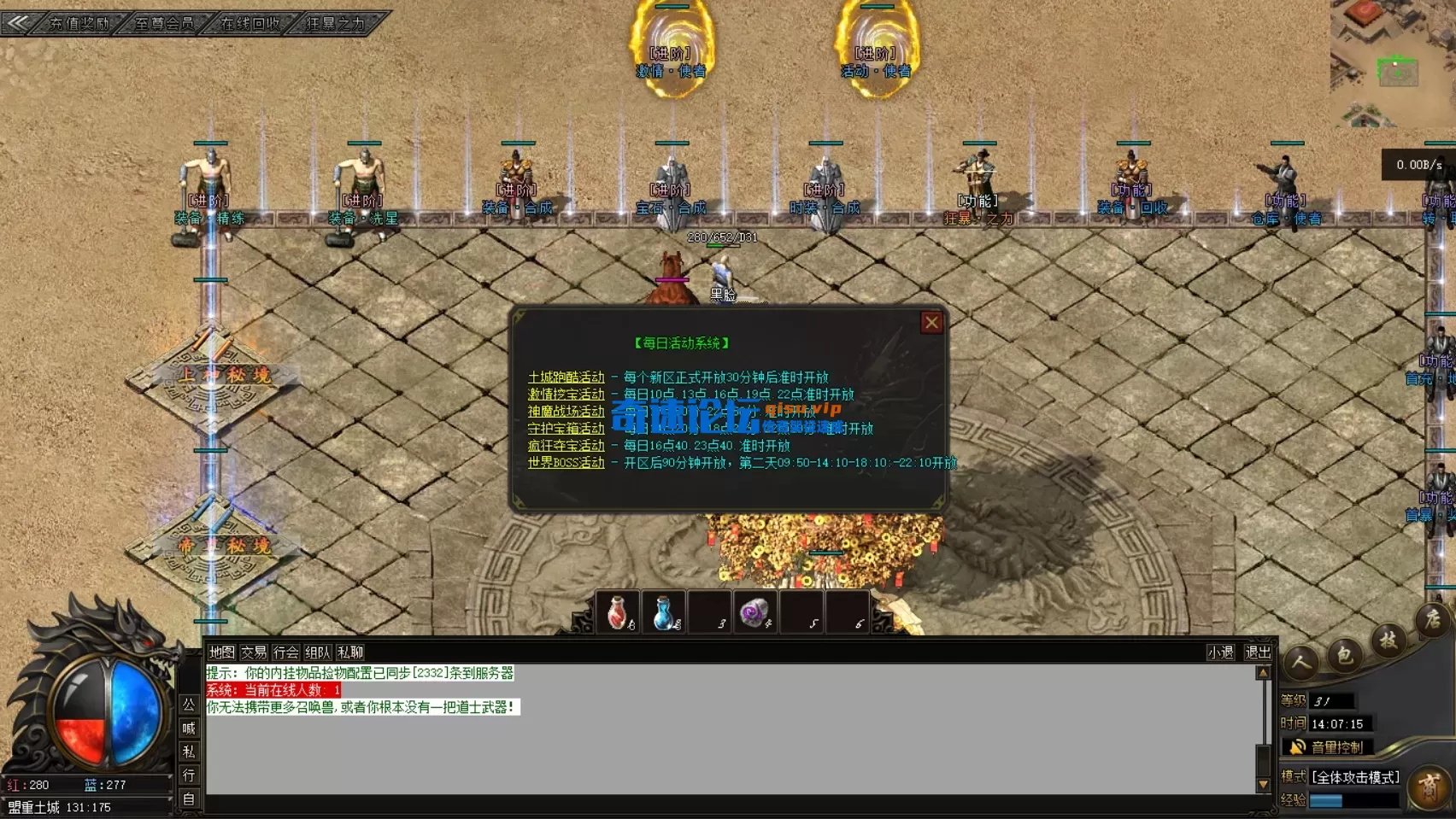1456x819 pixels.
Task: Select the 至尊会员 top menu
Action: coord(164,23)
